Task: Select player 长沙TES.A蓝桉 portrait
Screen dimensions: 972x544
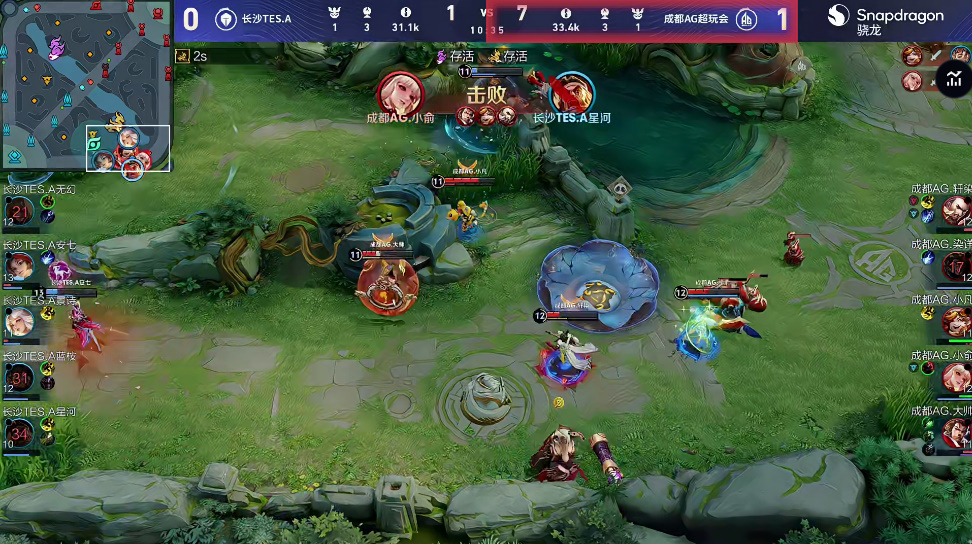Action: [20, 377]
